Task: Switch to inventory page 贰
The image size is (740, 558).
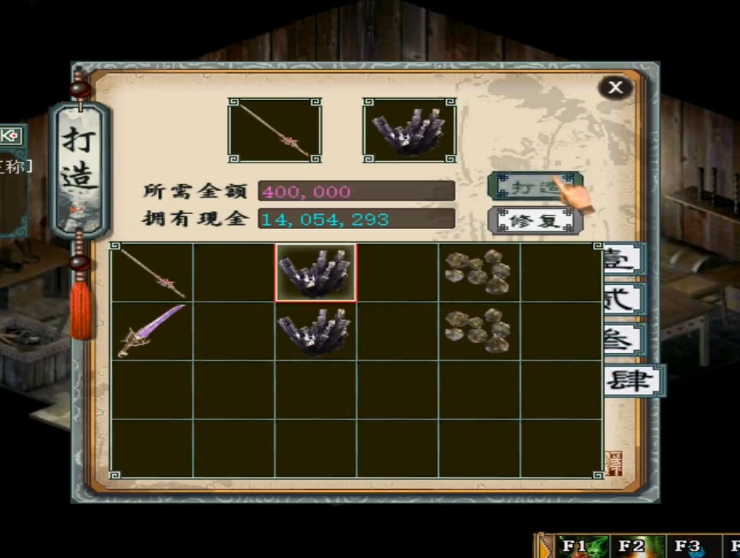Action: 625,299
